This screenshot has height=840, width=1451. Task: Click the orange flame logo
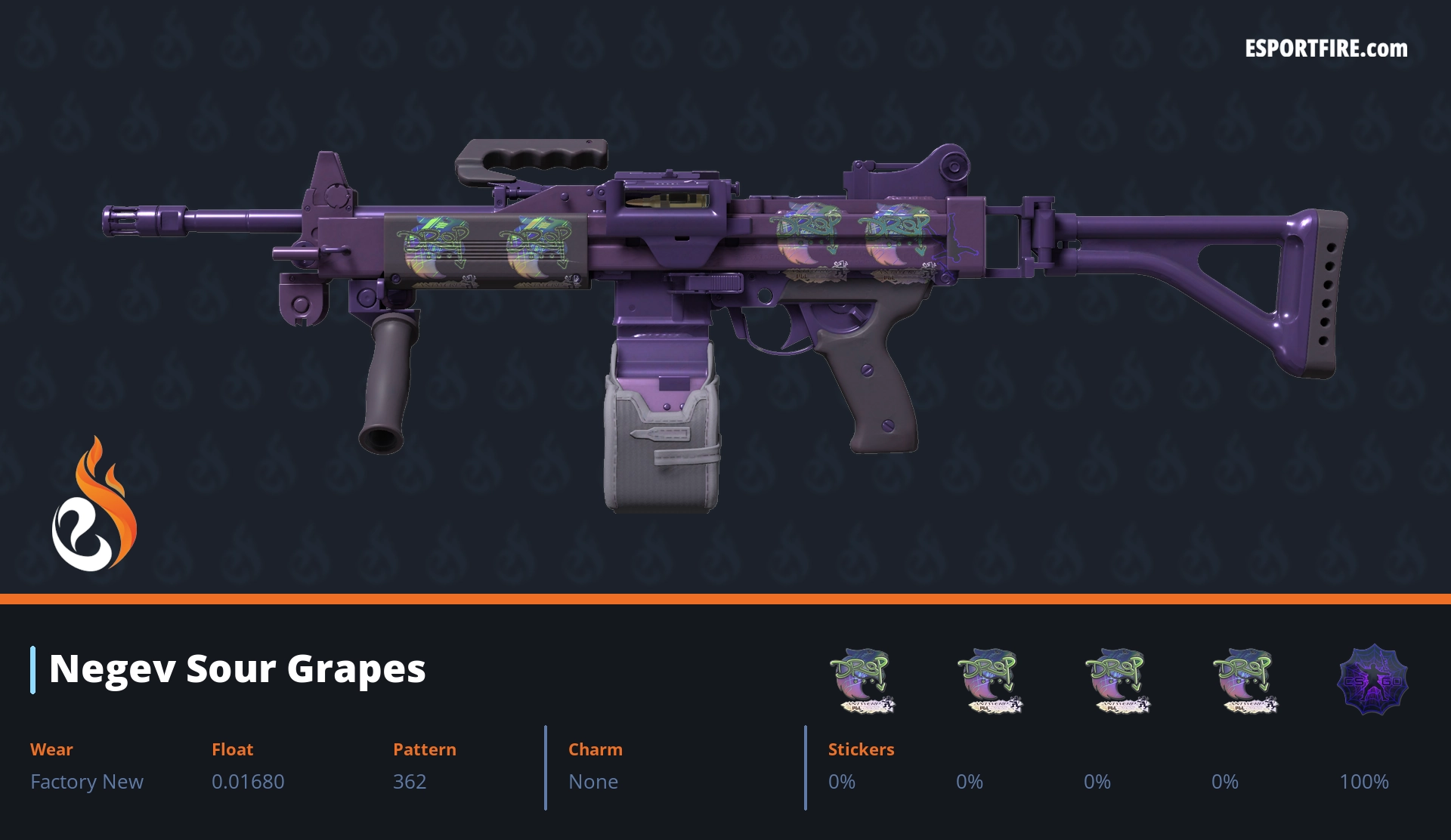click(94, 506)
